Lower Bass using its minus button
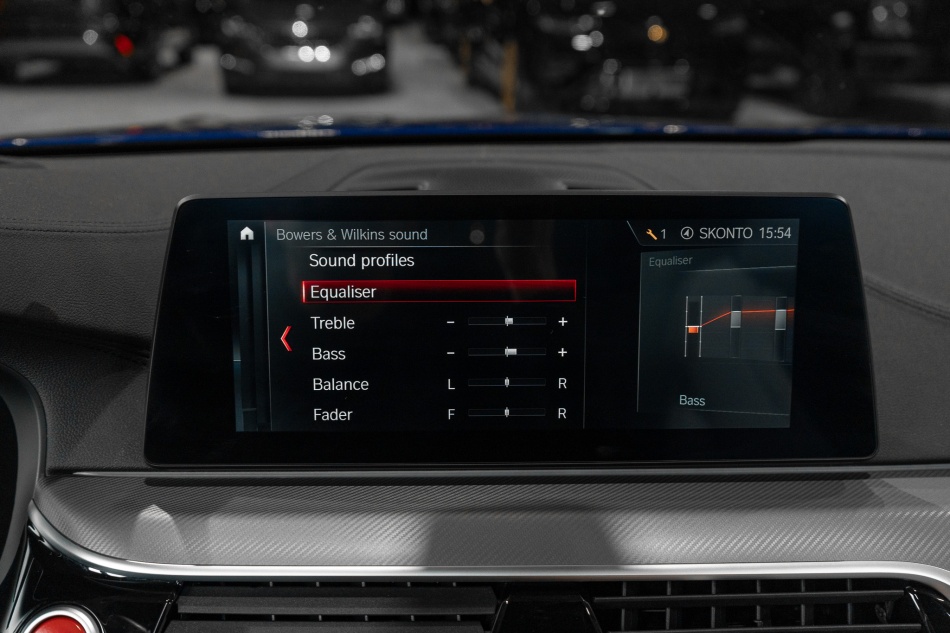 (451, 353)
